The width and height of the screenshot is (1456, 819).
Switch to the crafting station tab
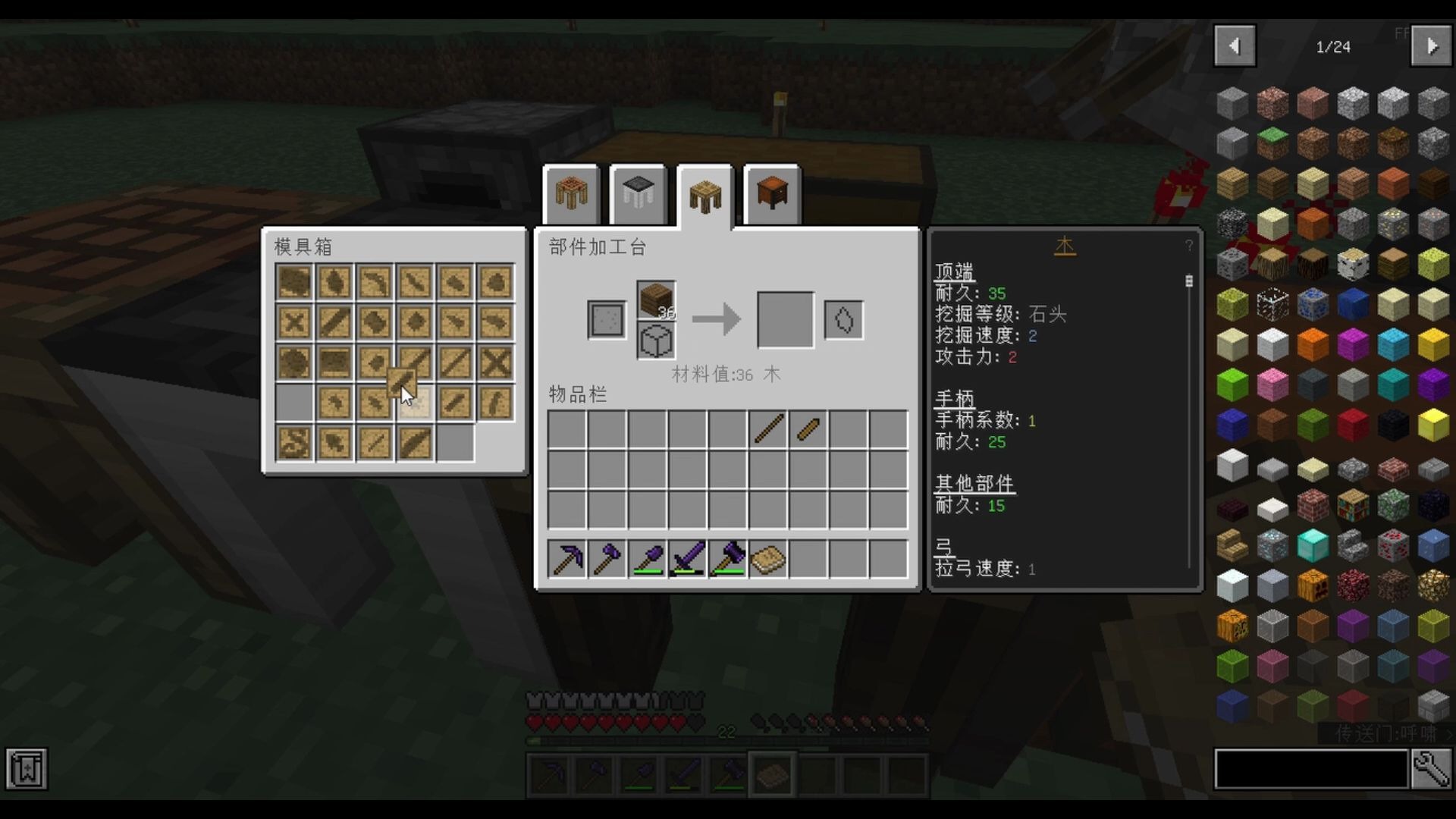571,195
